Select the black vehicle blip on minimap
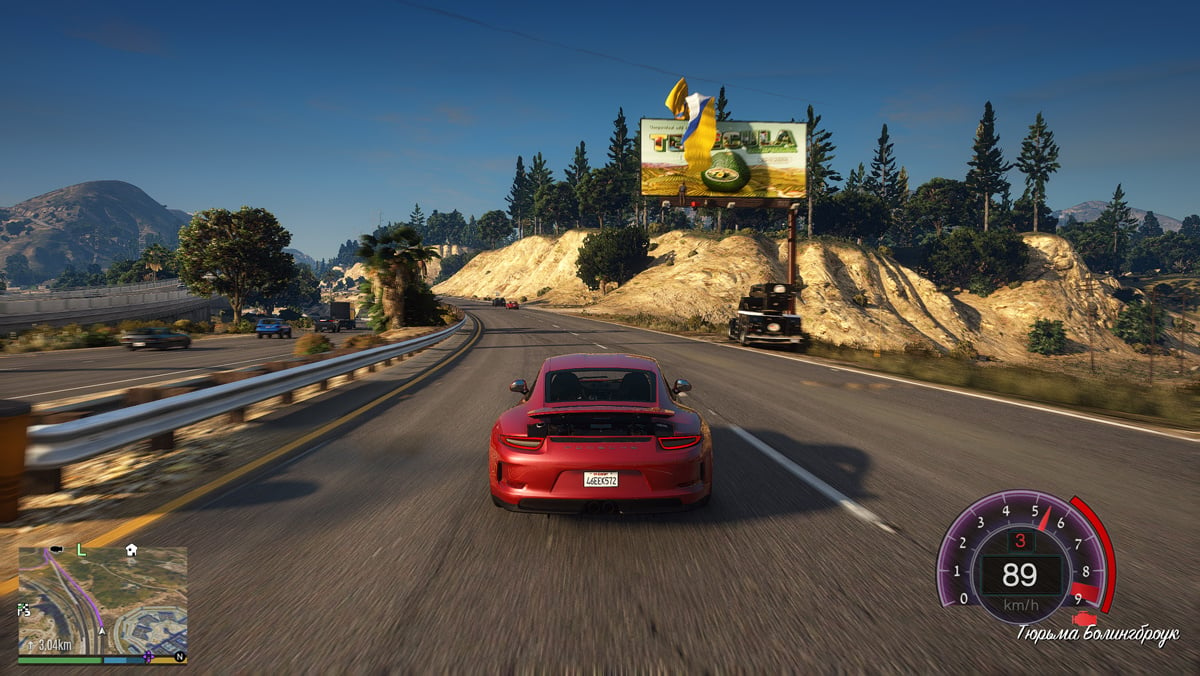 click(56, 549)
